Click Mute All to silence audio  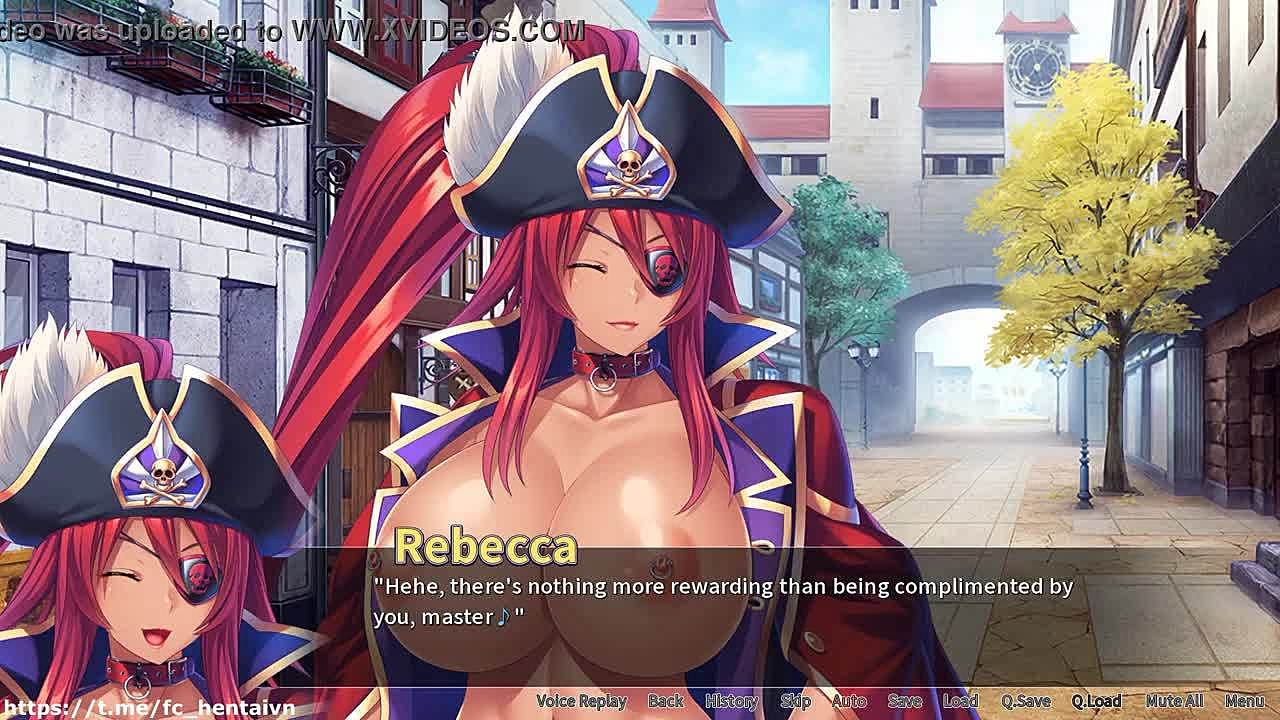tap(1174, 701)
